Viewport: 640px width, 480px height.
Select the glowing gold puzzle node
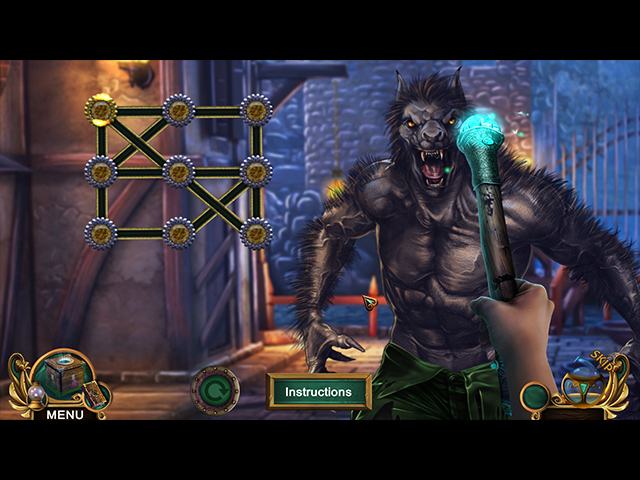click(x=101, y=110)
